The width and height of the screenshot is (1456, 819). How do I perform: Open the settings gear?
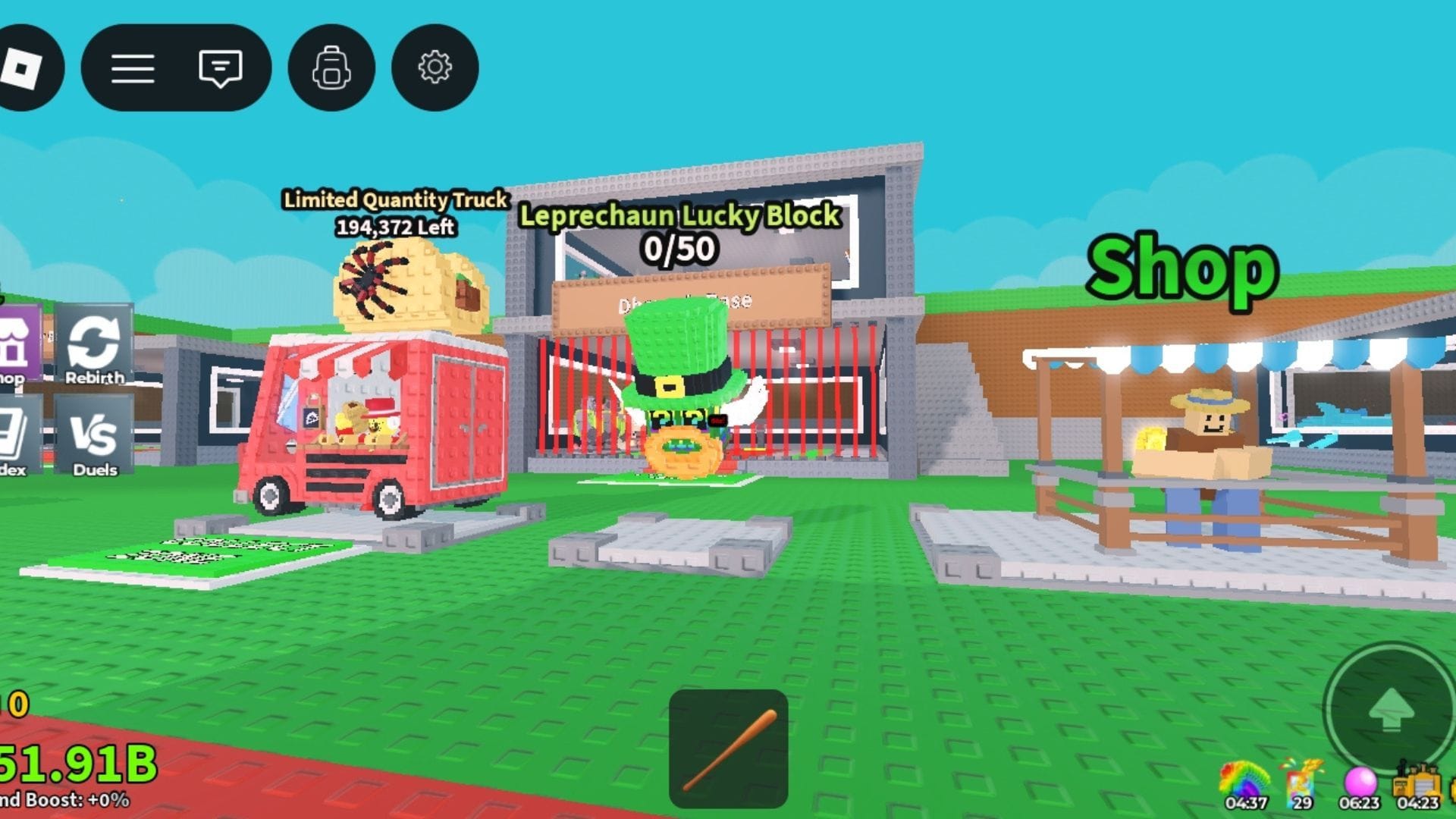click(x=432, y=67)
